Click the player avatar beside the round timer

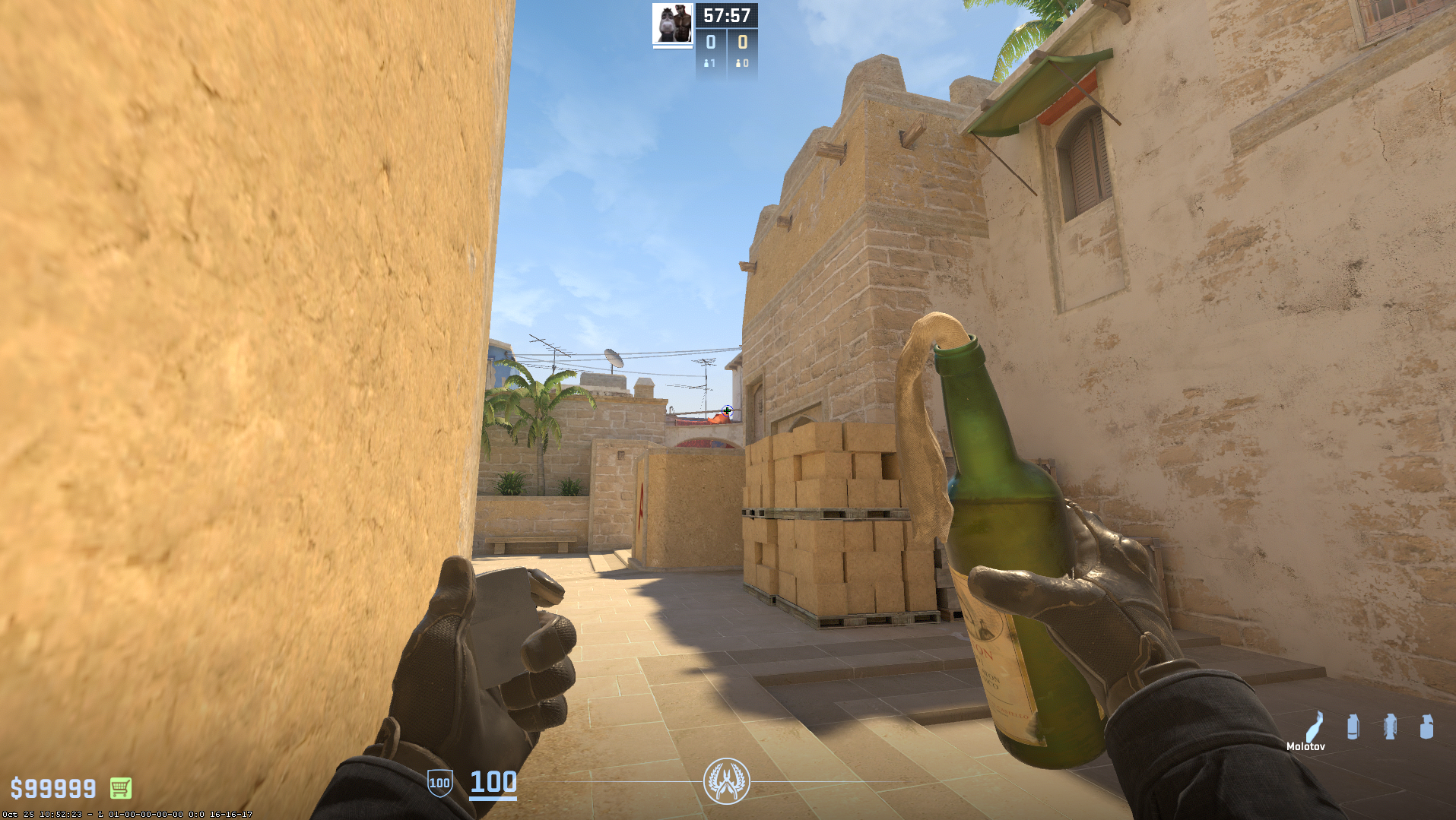pyautogui.click(x=672, y=24)
